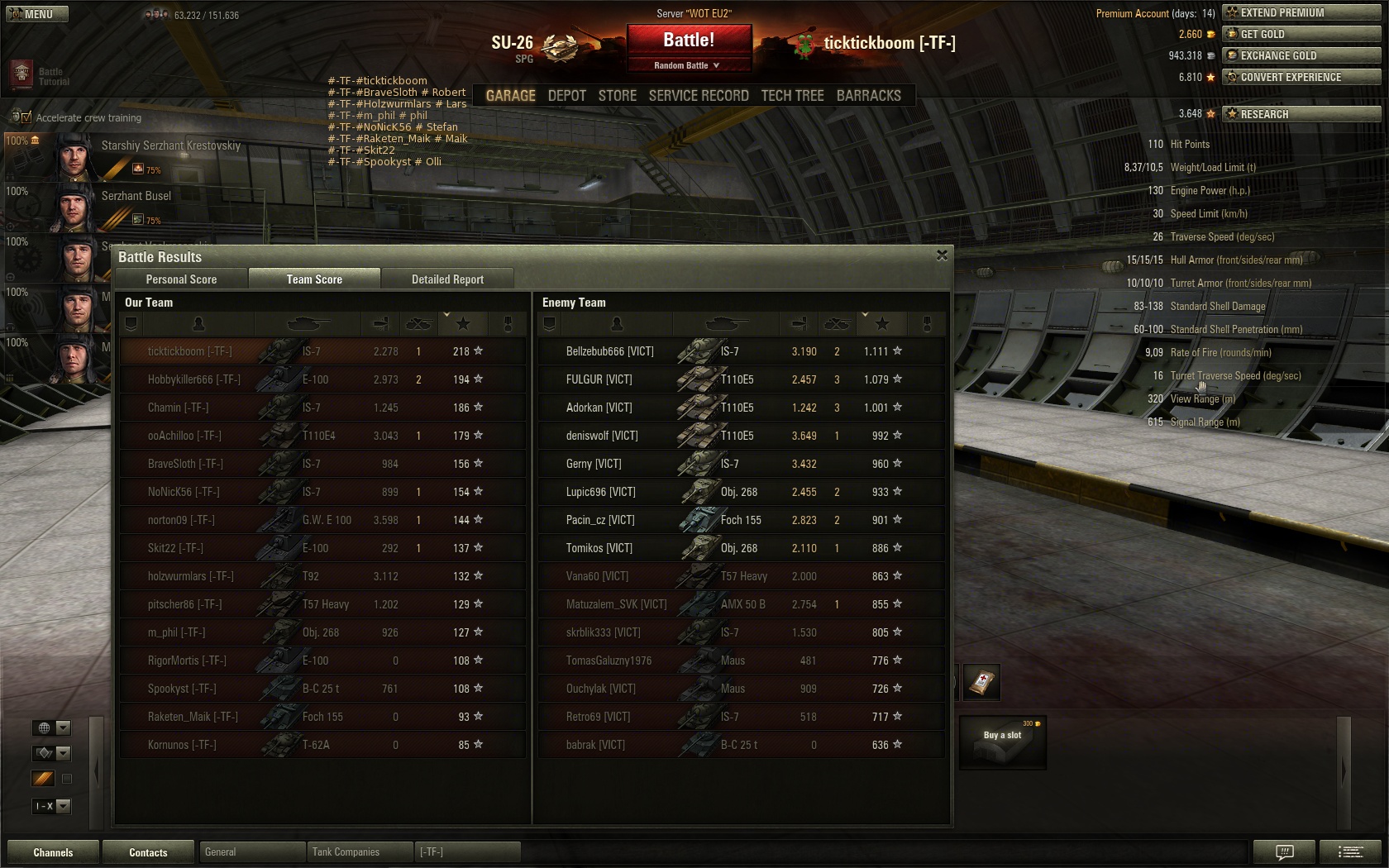Switch to the Personal Score tab
1389x868 pixels.
tap(181, 279)
